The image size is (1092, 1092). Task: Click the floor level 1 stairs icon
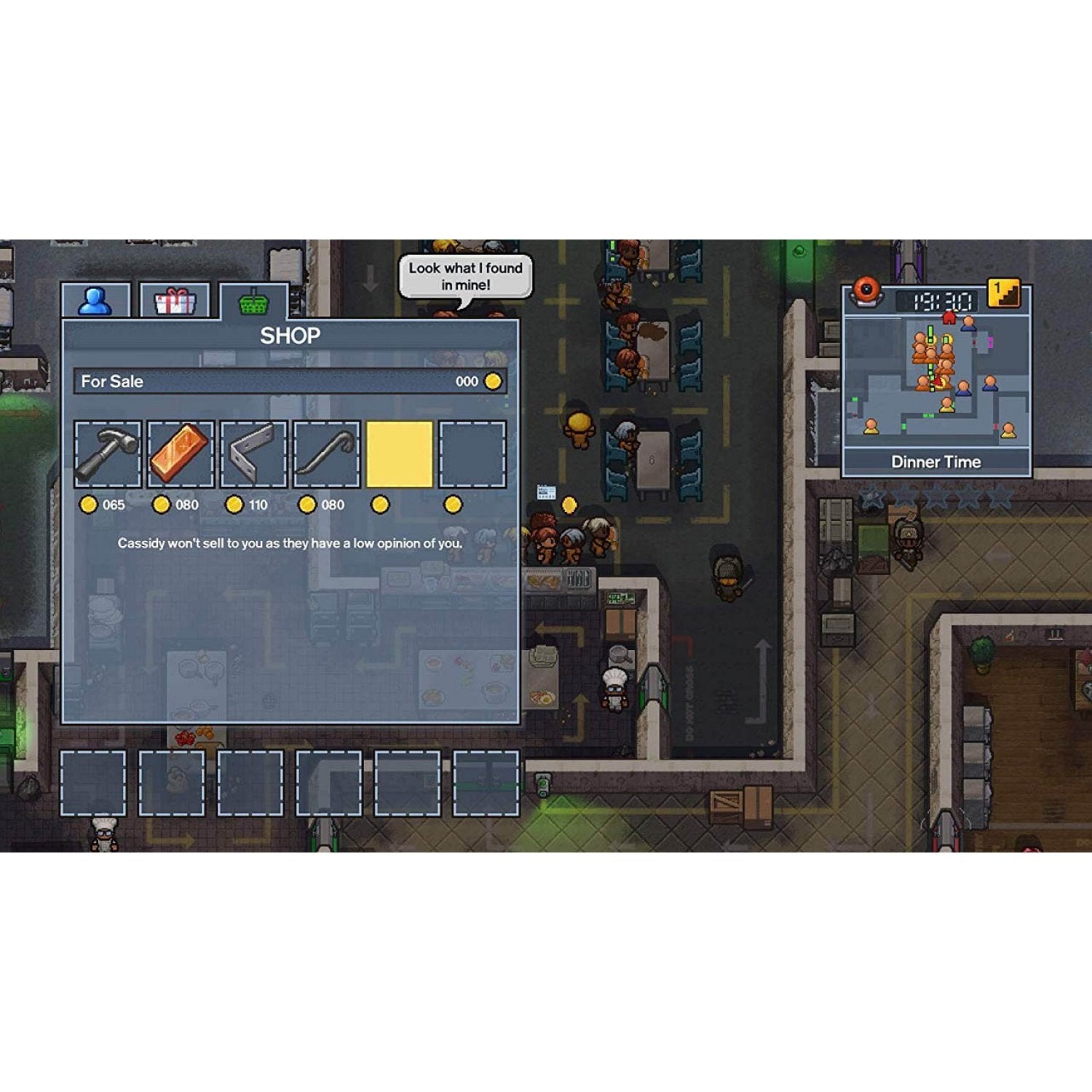click(1002, 294)
